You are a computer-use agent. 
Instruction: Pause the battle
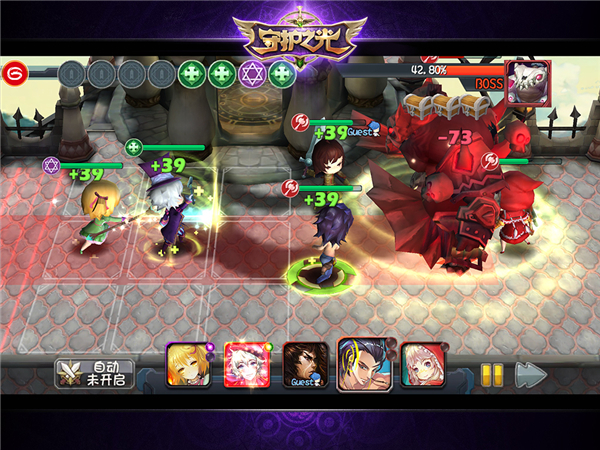(x=492, y=374)
